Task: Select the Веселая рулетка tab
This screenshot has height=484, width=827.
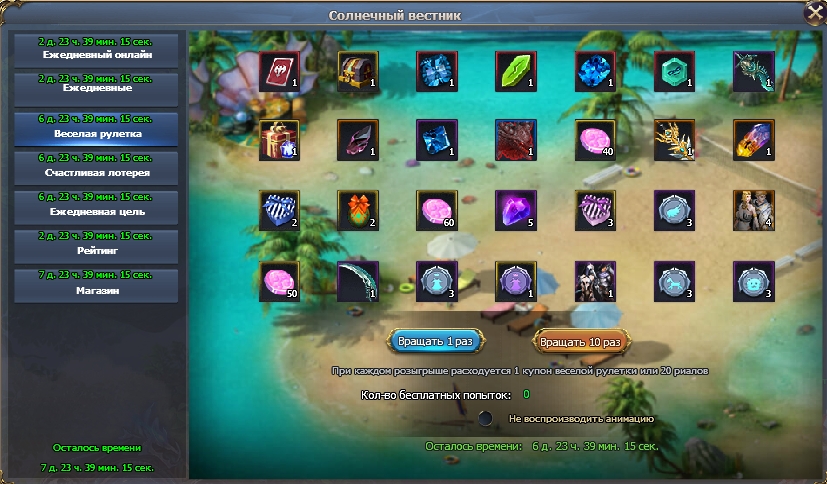Action: [x=96, y=128]
